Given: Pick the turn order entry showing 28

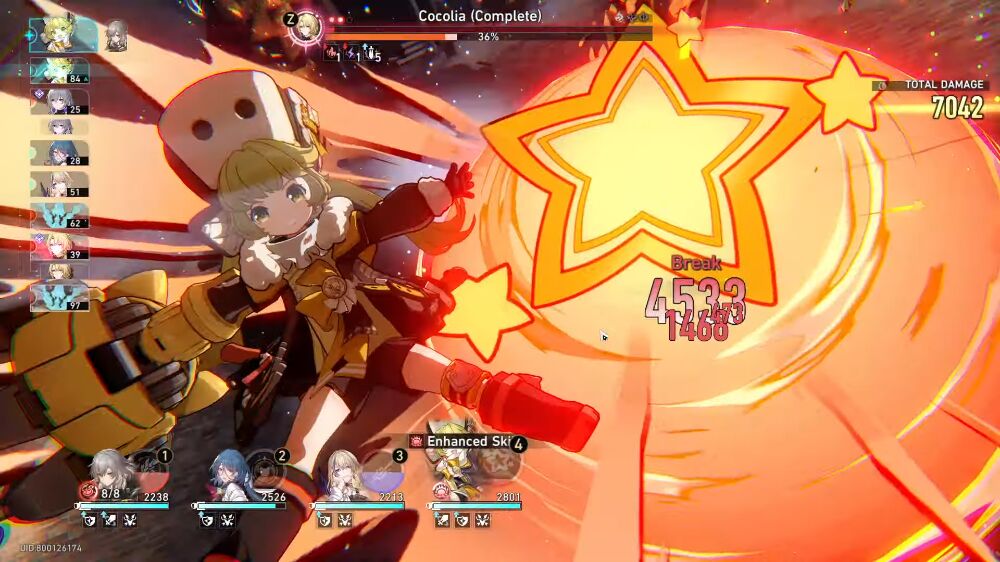Looking at the screenshot, I should [x=59, y=153].
